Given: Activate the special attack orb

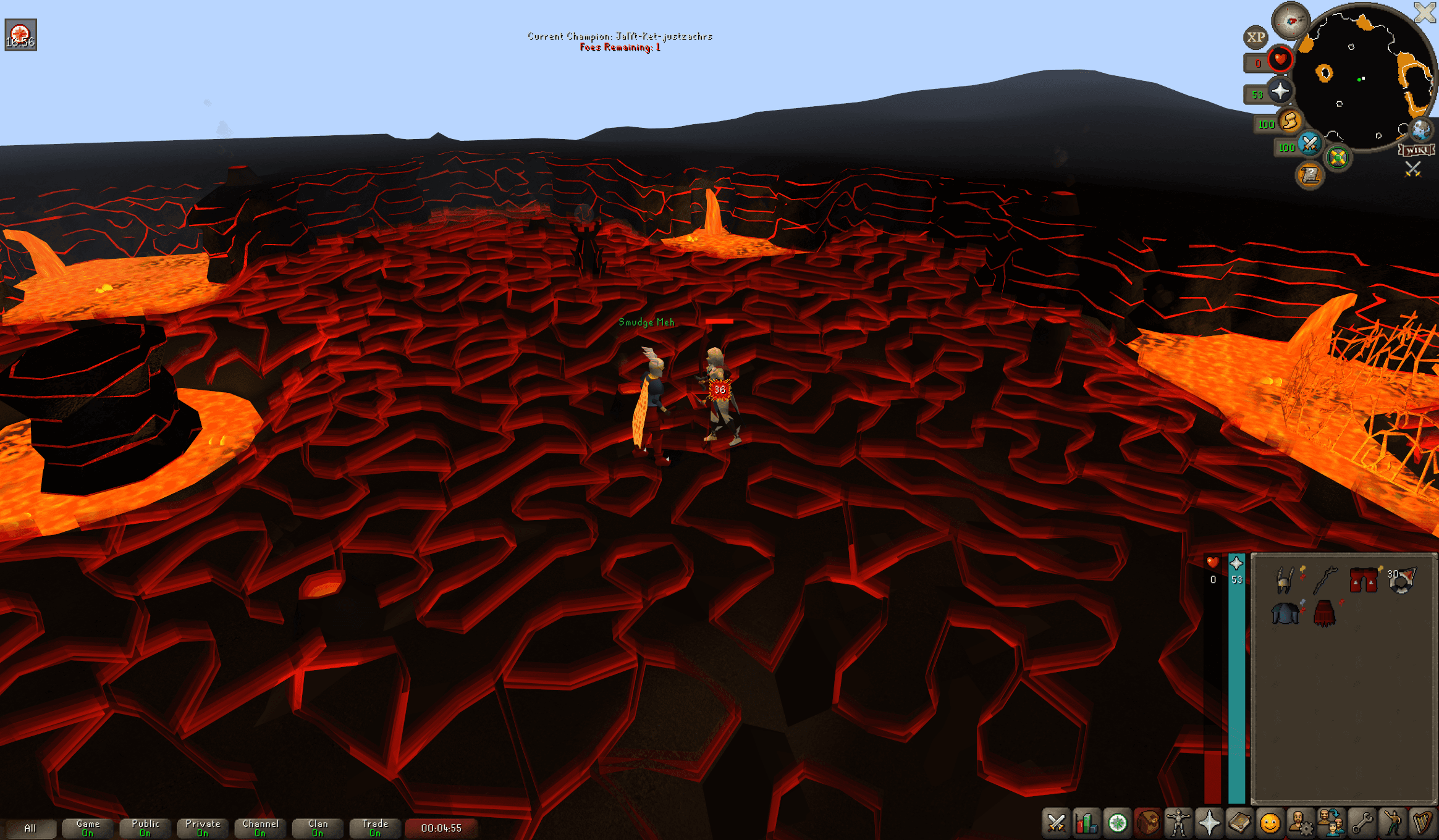Looking at the screenshot, I should pos(1309,145).
